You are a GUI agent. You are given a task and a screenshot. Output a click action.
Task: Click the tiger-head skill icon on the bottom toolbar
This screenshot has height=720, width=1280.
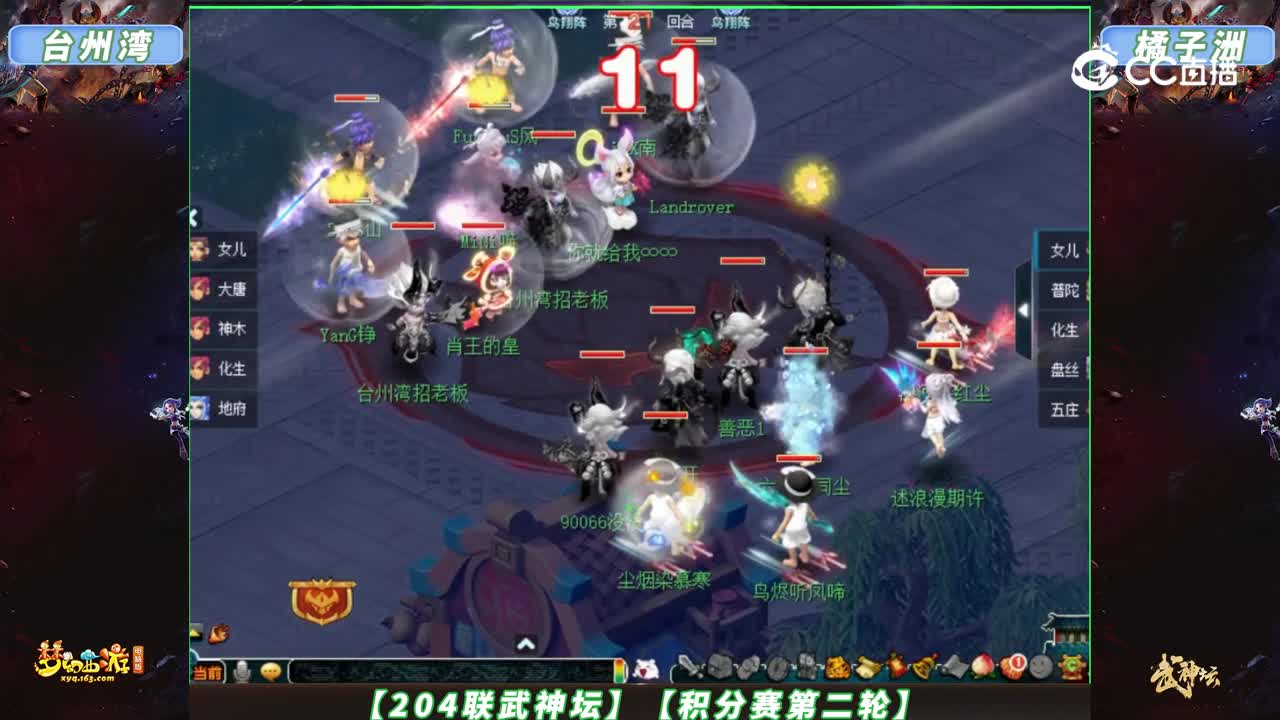pos(836,666)
